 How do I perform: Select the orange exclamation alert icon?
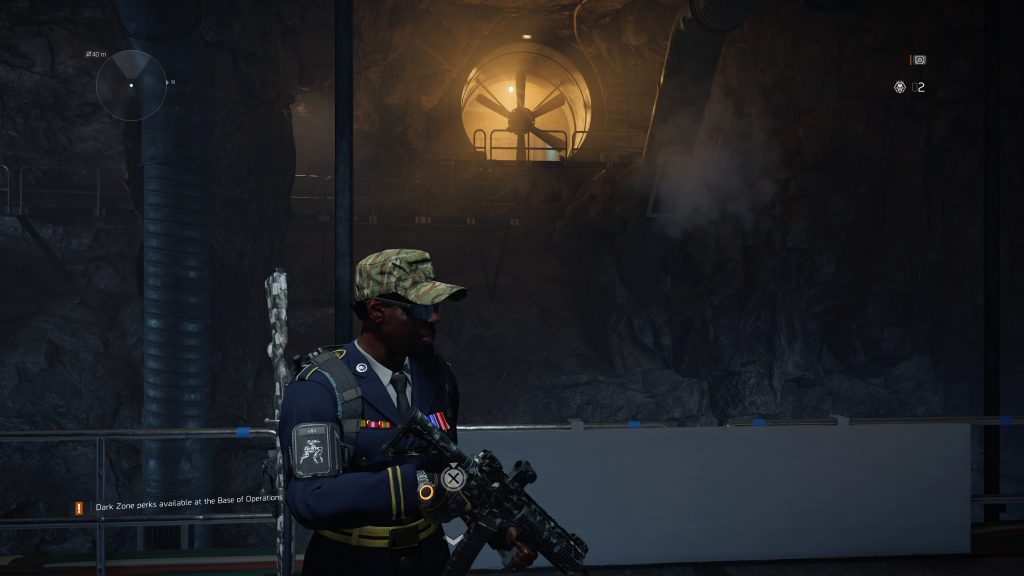coord(78,508)
